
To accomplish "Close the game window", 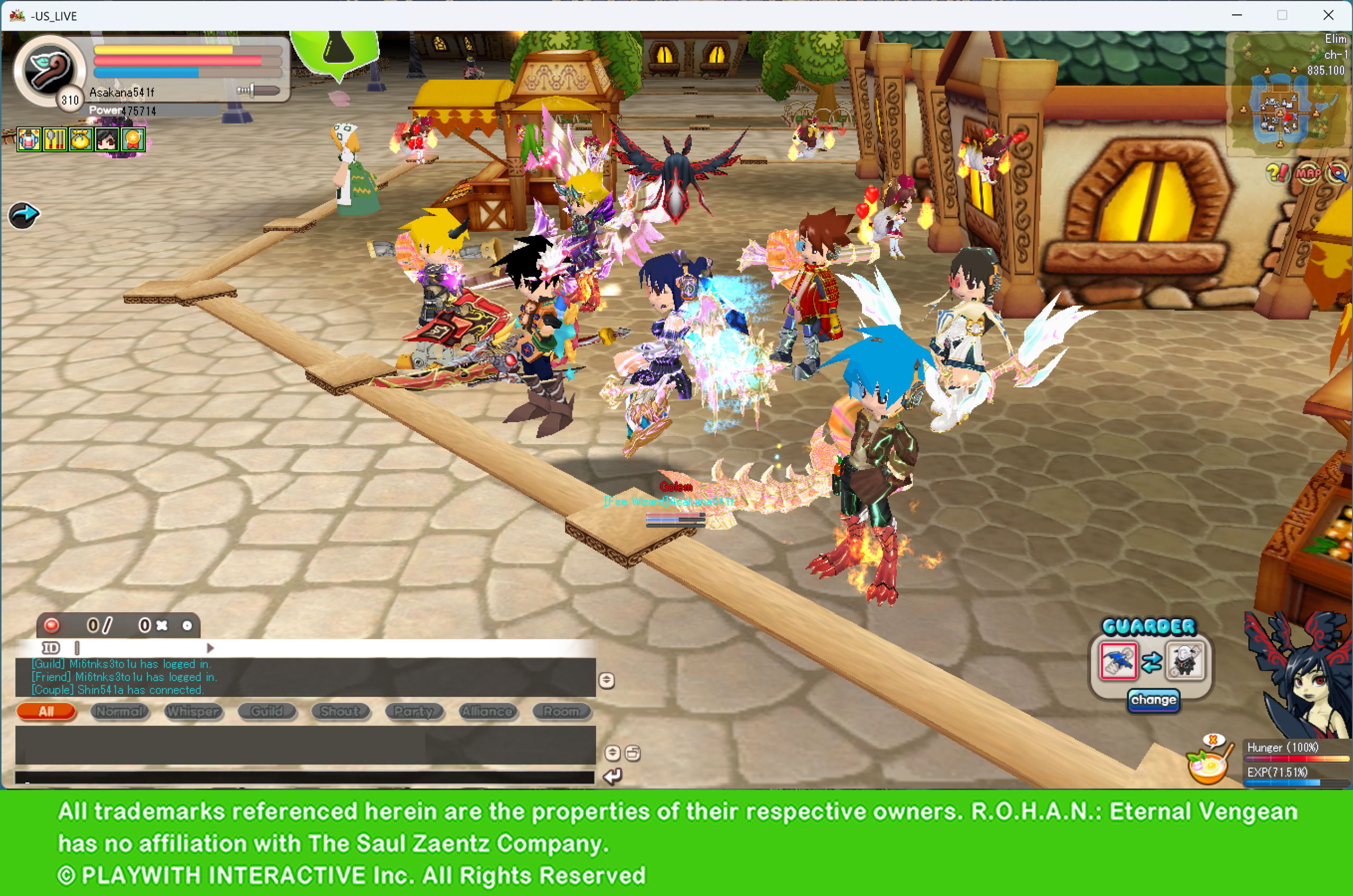I will click(x=1328, y=15).
